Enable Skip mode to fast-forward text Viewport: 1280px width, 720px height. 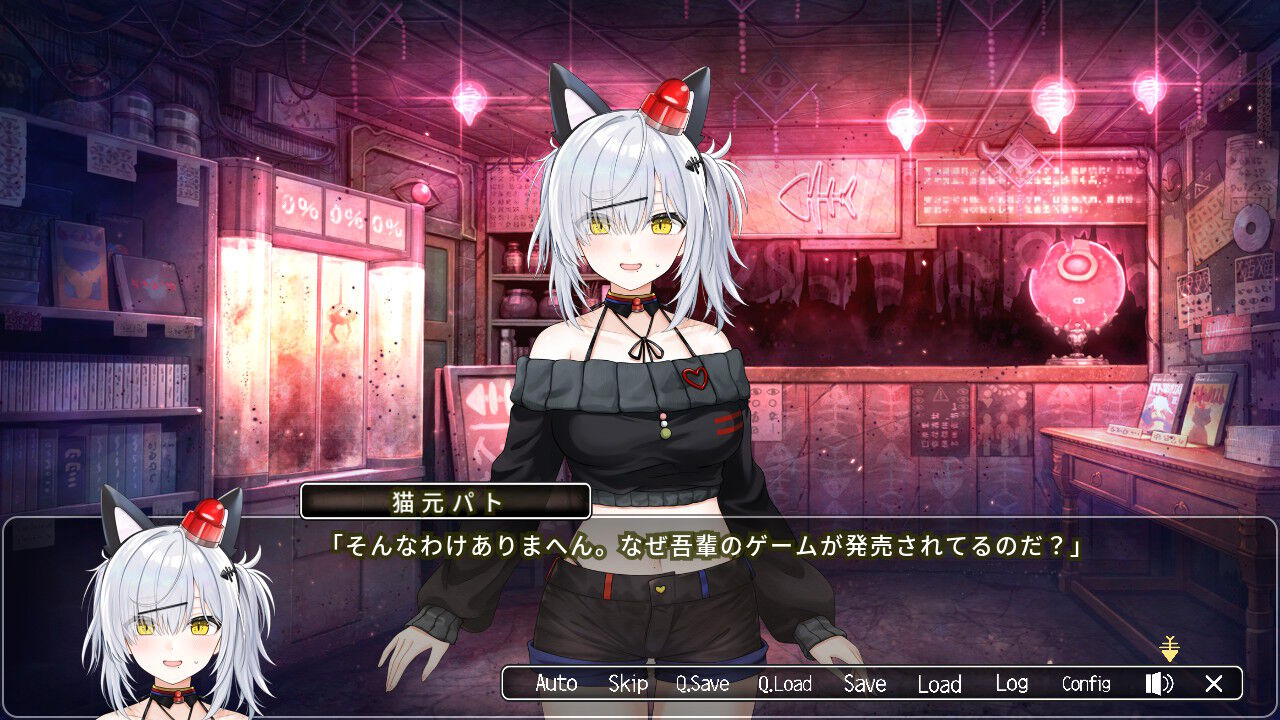point(628,684)
